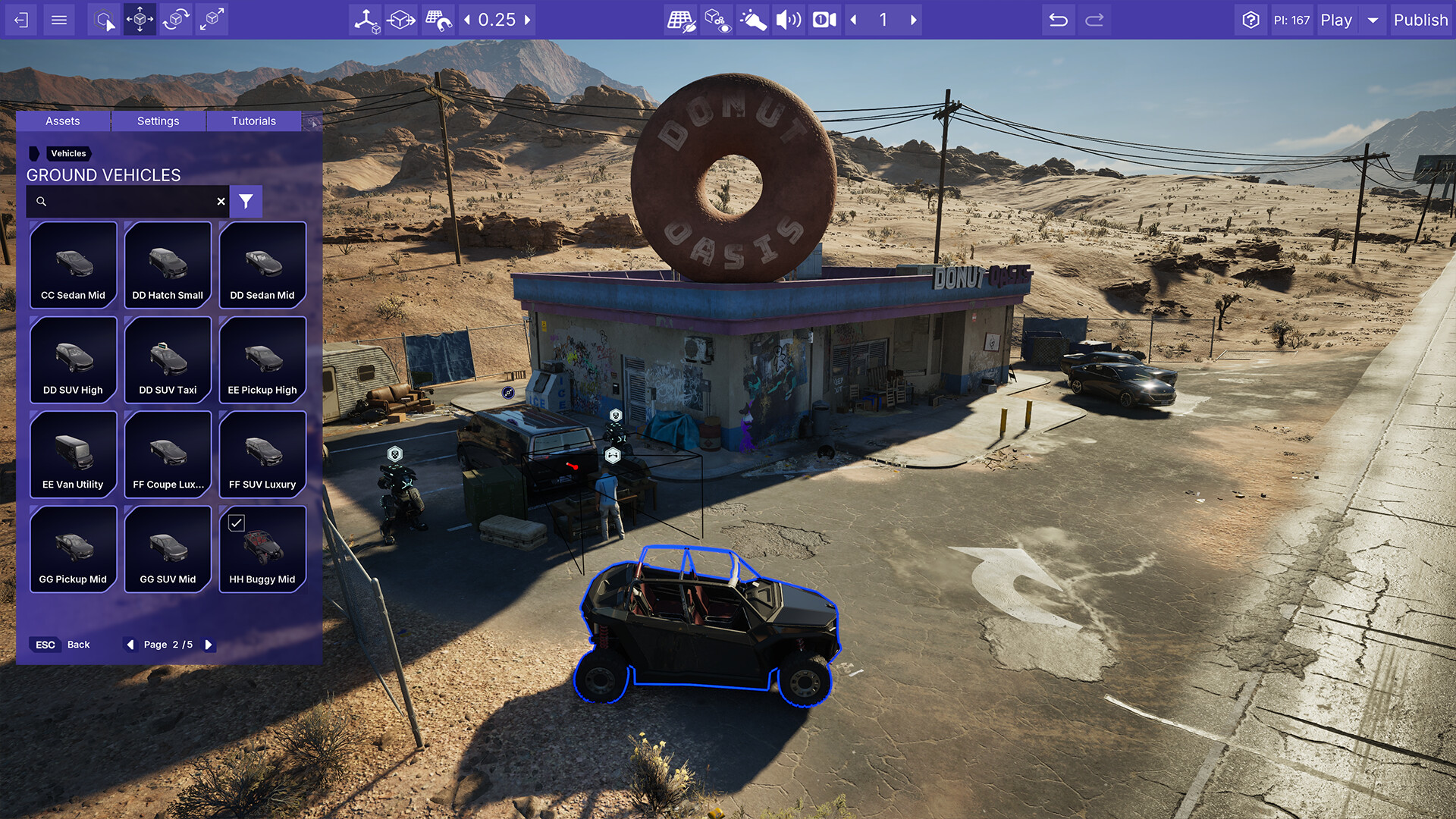The image size is (1456, 819).
Task: Select the EE Van Utility tile
Action: click(x=73, y=454)
